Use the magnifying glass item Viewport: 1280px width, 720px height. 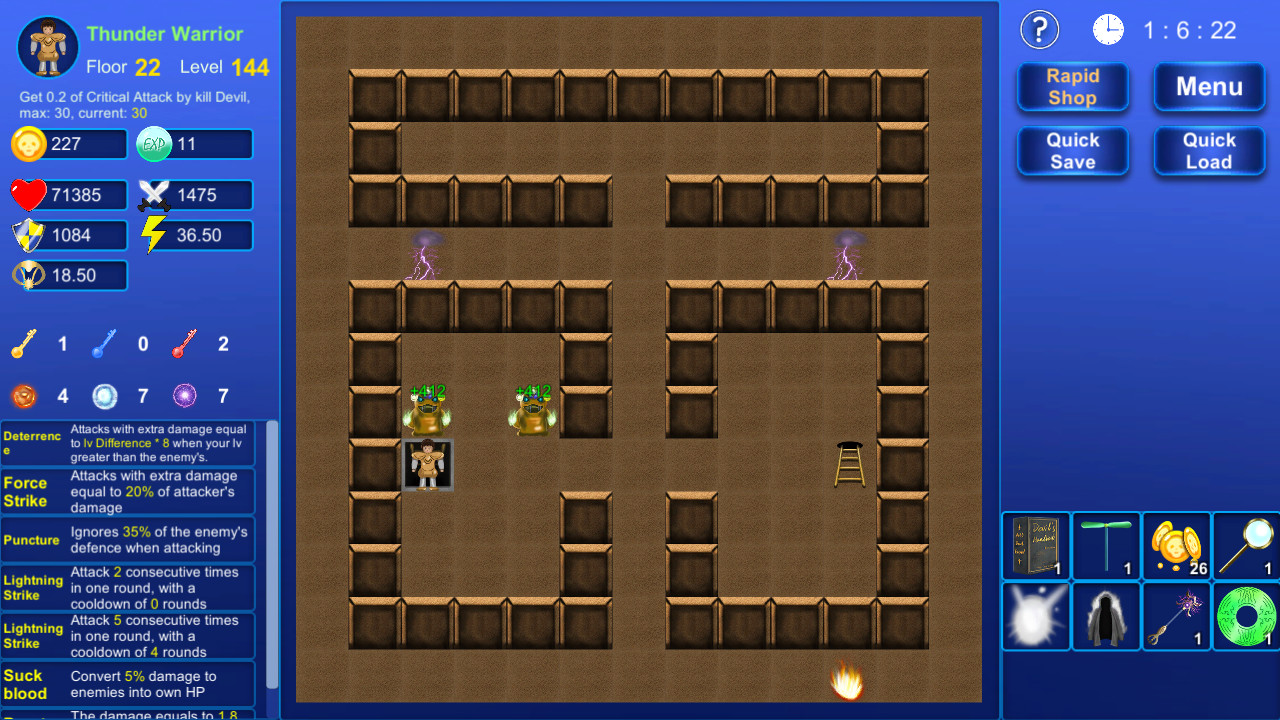click(x=1246, y=546)
